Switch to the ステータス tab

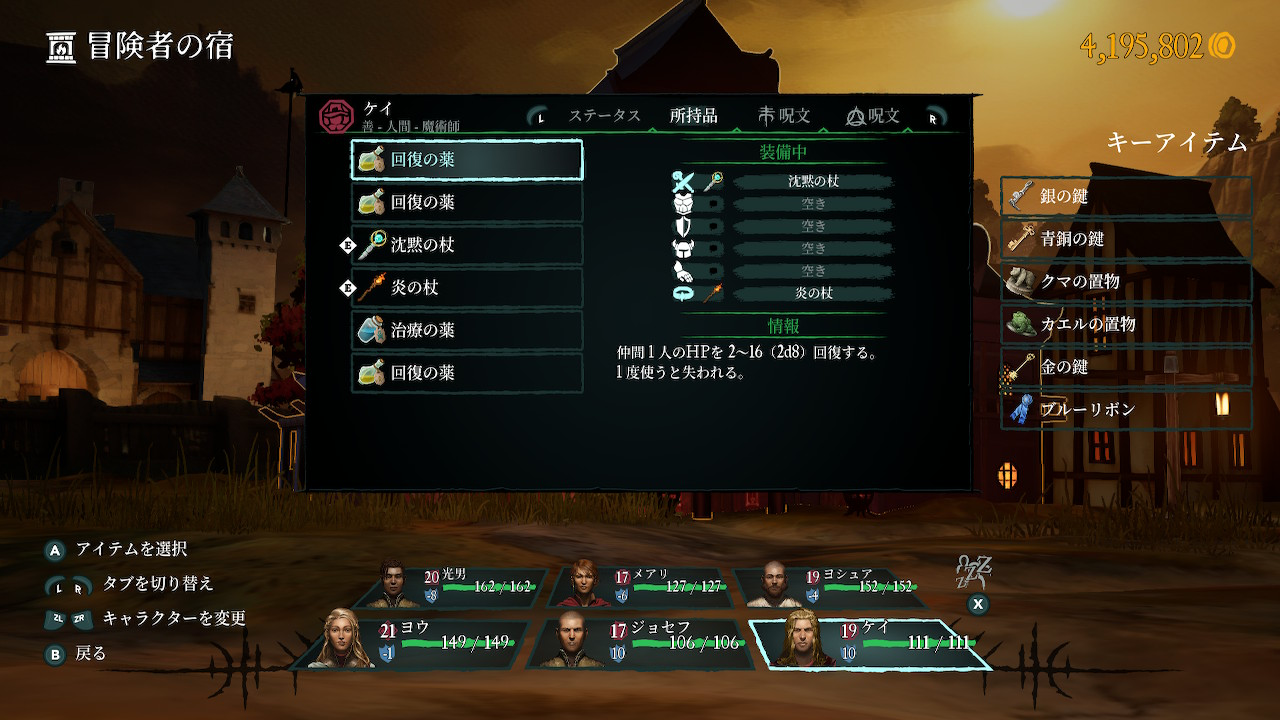point(604,116)
